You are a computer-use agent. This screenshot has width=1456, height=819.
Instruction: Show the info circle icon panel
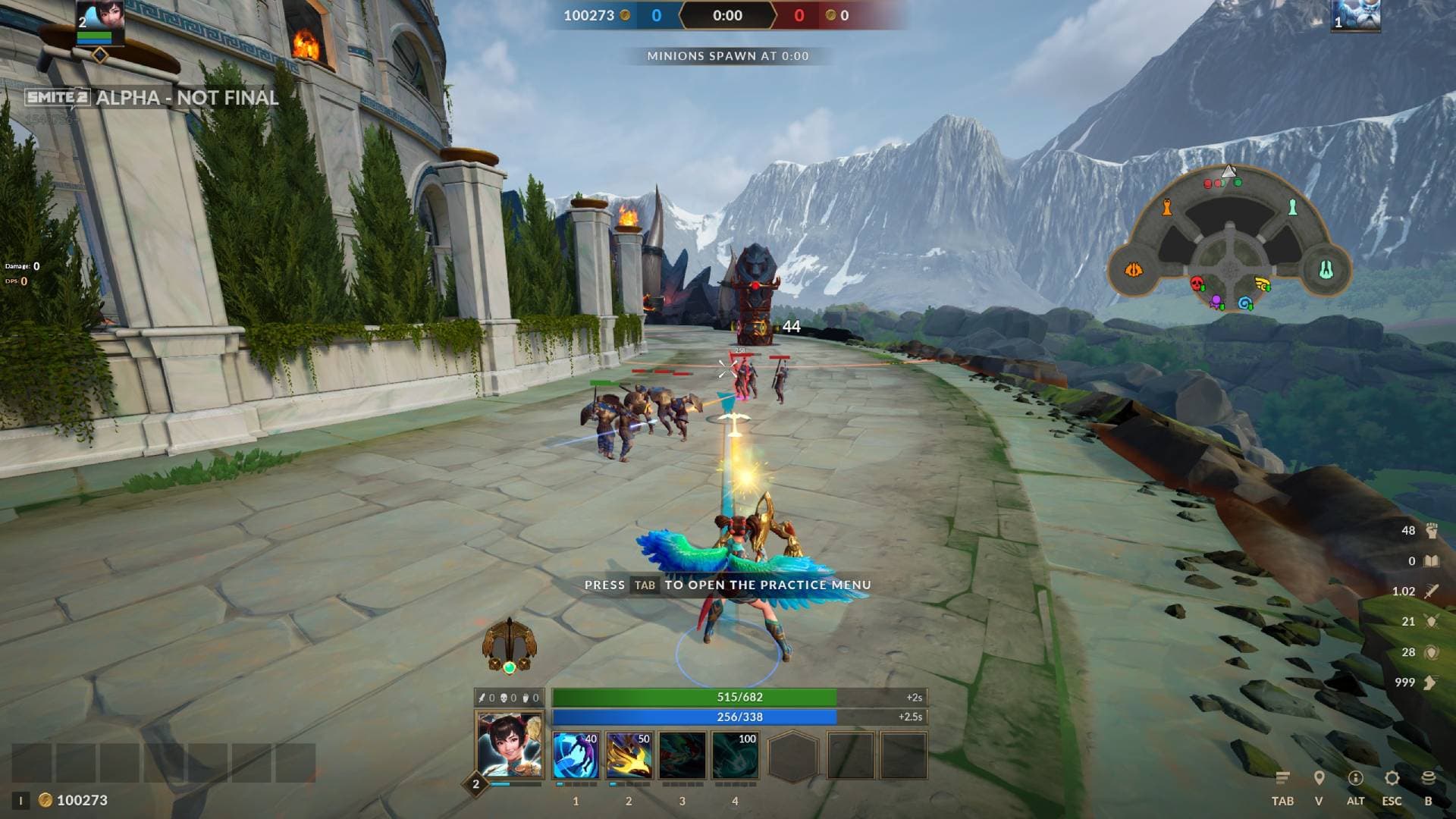point(1355,778)
